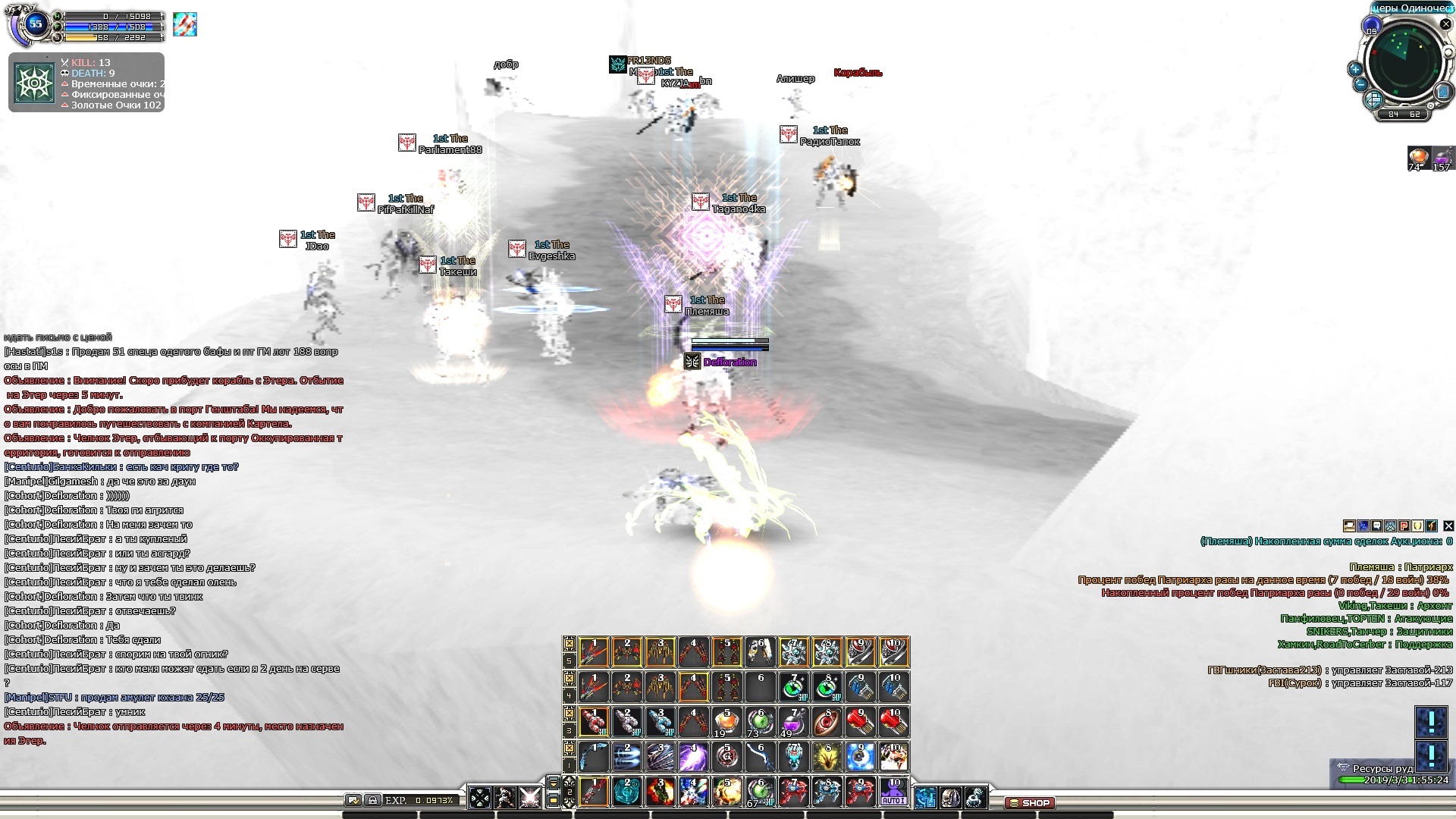Screen dimensions: 1456x819
Task: Activate the blue eye orb skill
Action: click(x=860, y=756)
